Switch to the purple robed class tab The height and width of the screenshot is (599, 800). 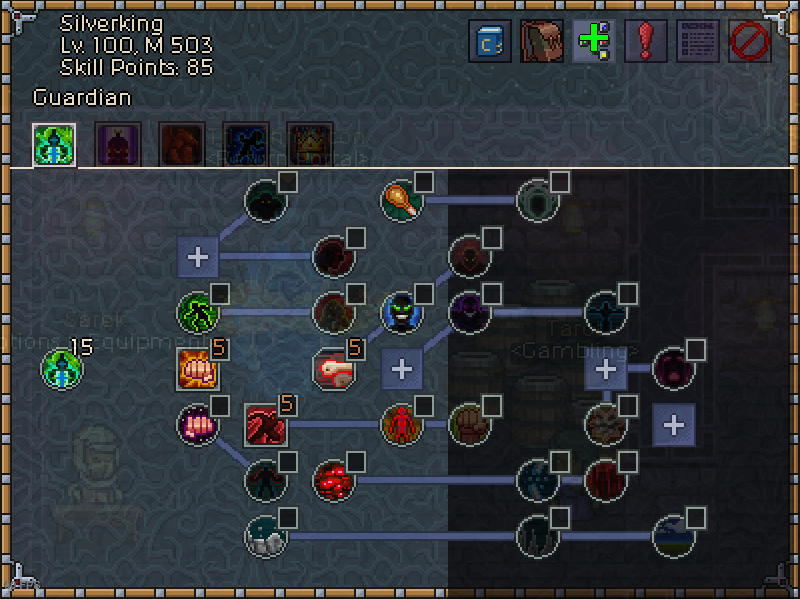tap(117, 145)
